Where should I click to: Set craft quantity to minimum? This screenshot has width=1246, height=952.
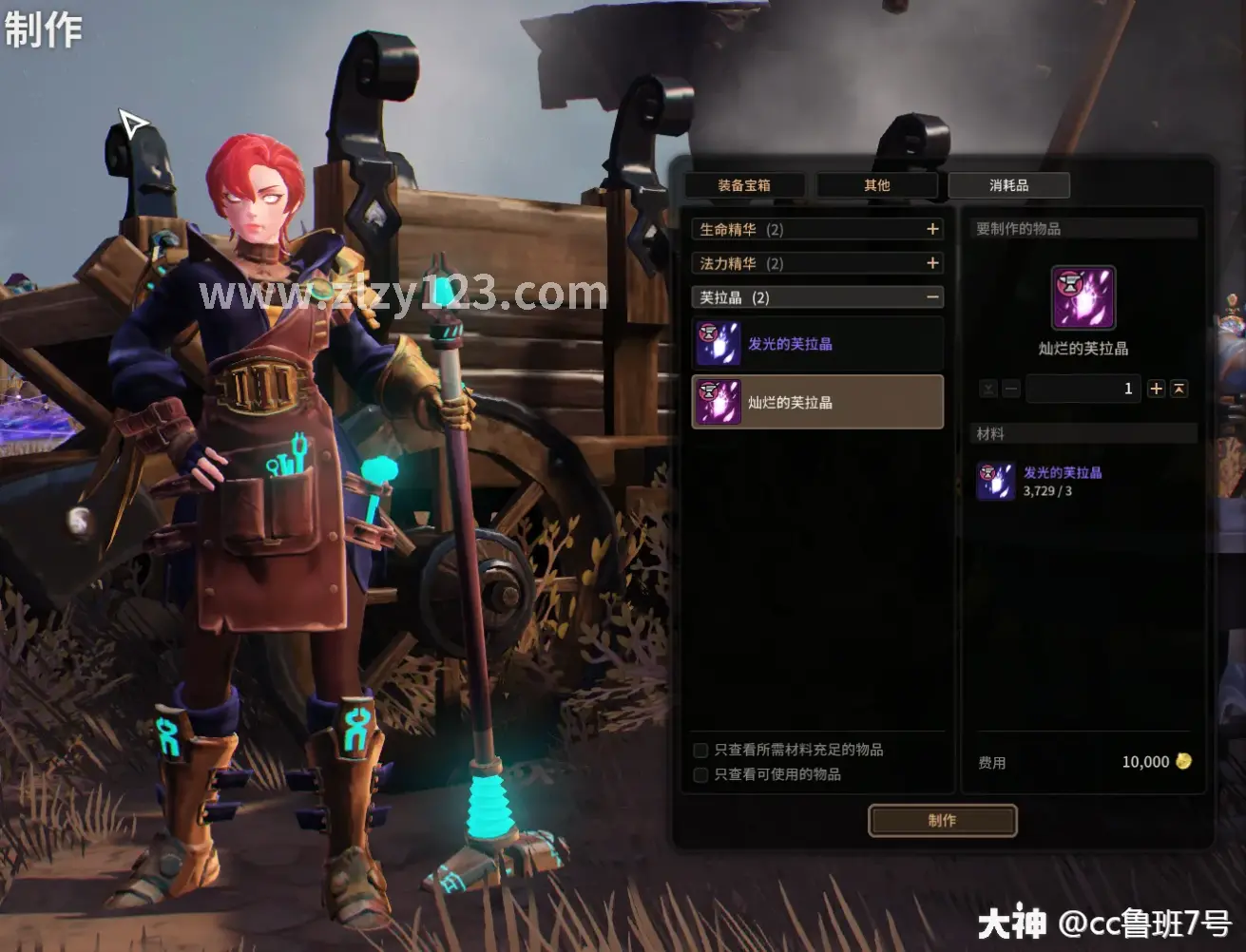(x=988, y=389)
